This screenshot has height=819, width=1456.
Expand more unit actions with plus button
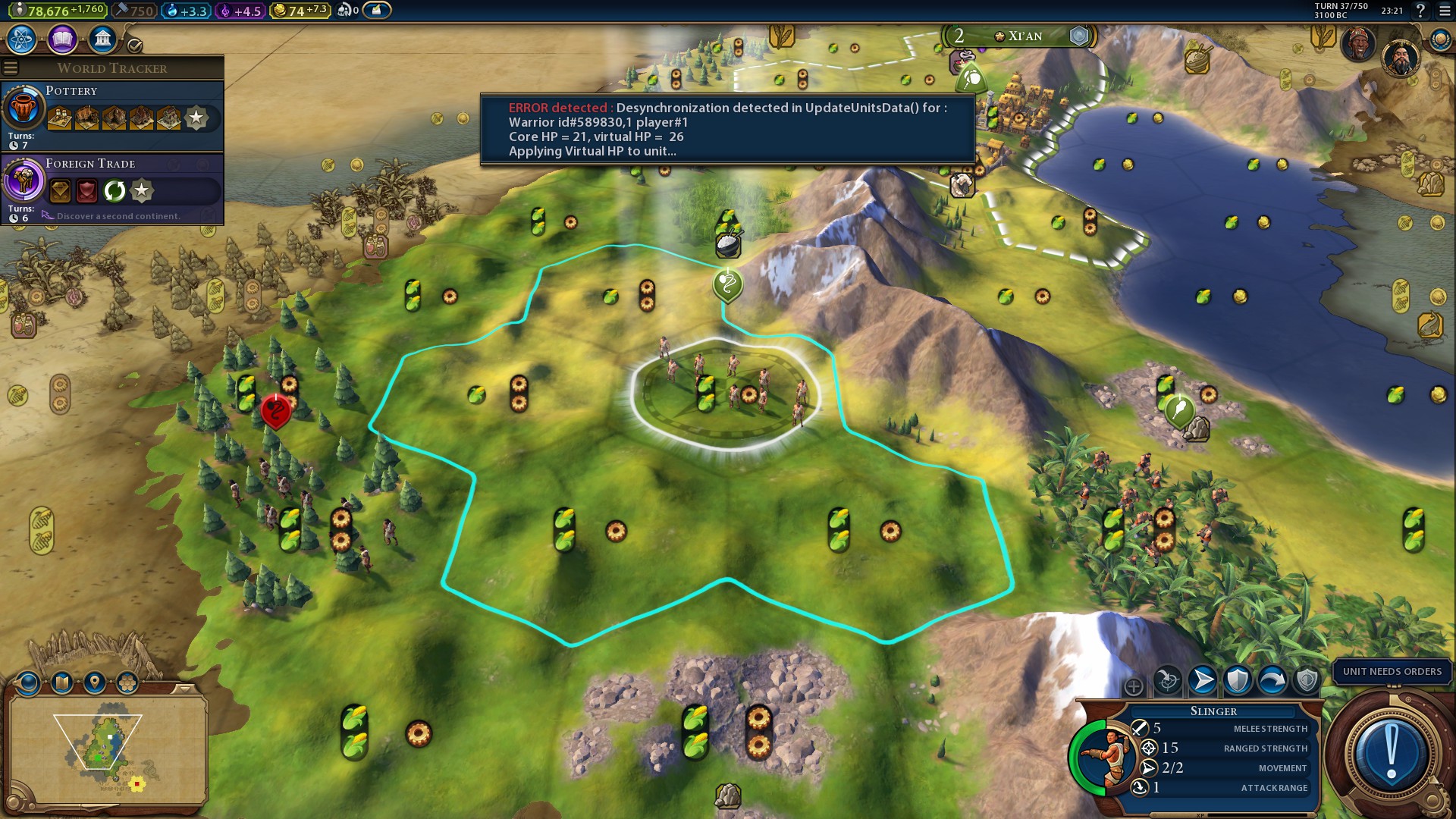(x=1134, y=687)
